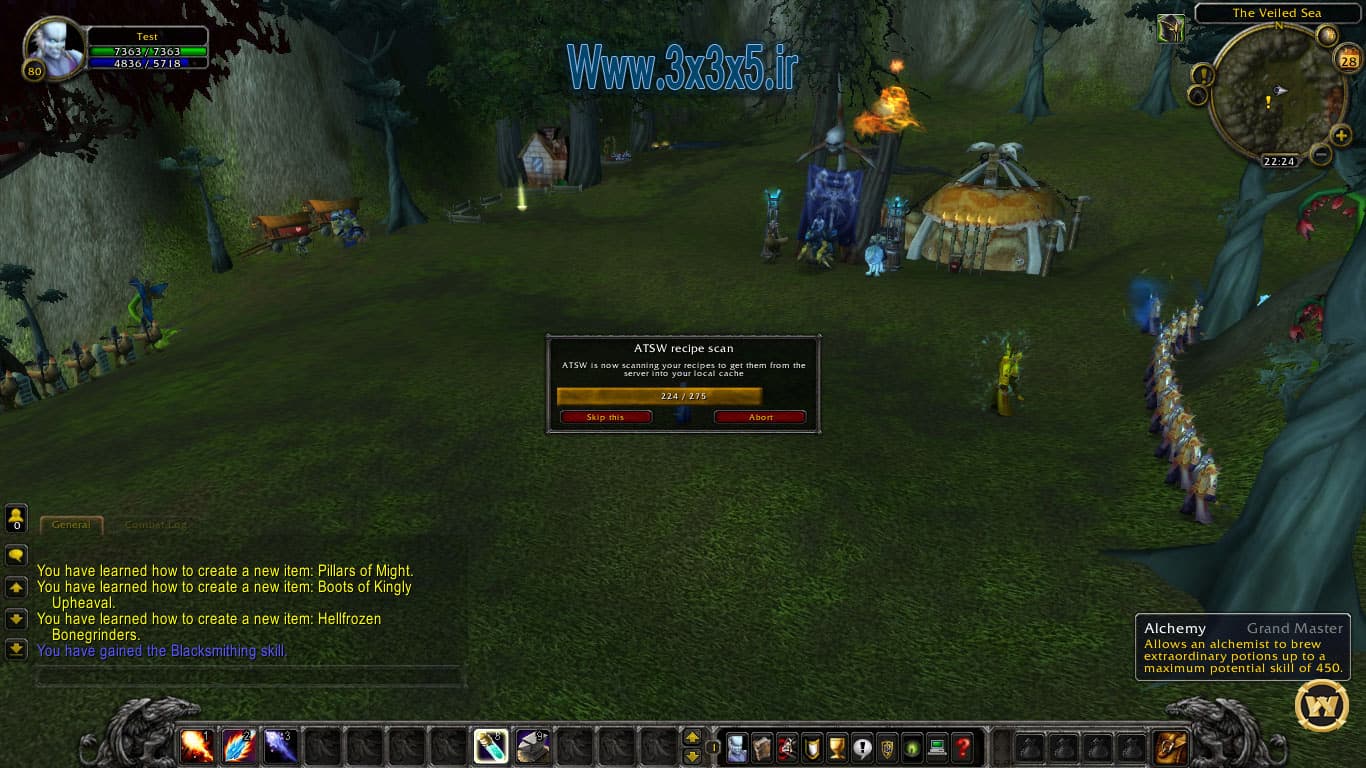Open the character info portrait micro button
Viewport: 1366px width, 768px height.
point(737,747)
